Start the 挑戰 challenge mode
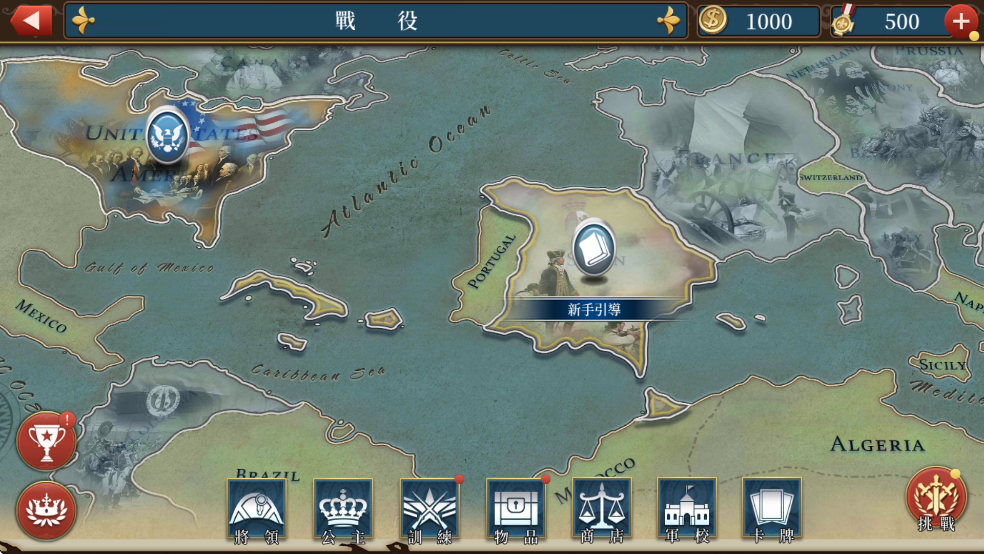The height and width of the screenshot is (554, 984). tap(936, 500)
